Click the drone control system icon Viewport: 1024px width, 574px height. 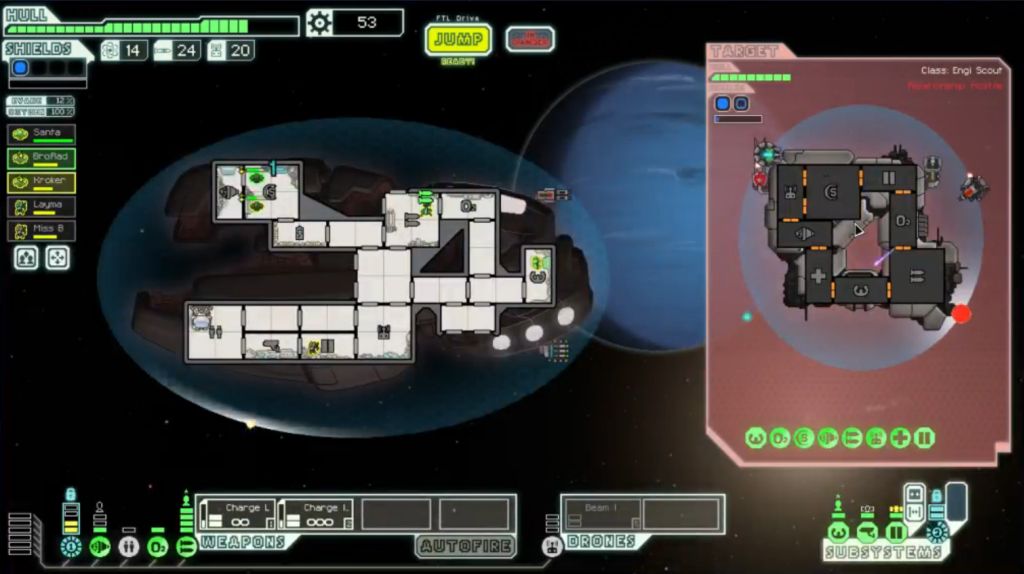tap(552, 547)
